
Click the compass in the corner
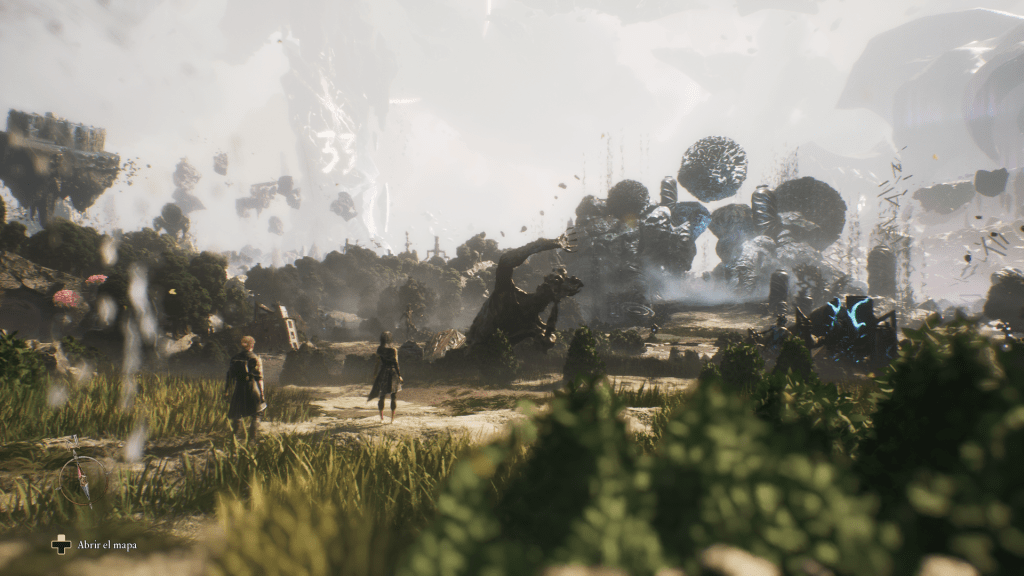80,475
